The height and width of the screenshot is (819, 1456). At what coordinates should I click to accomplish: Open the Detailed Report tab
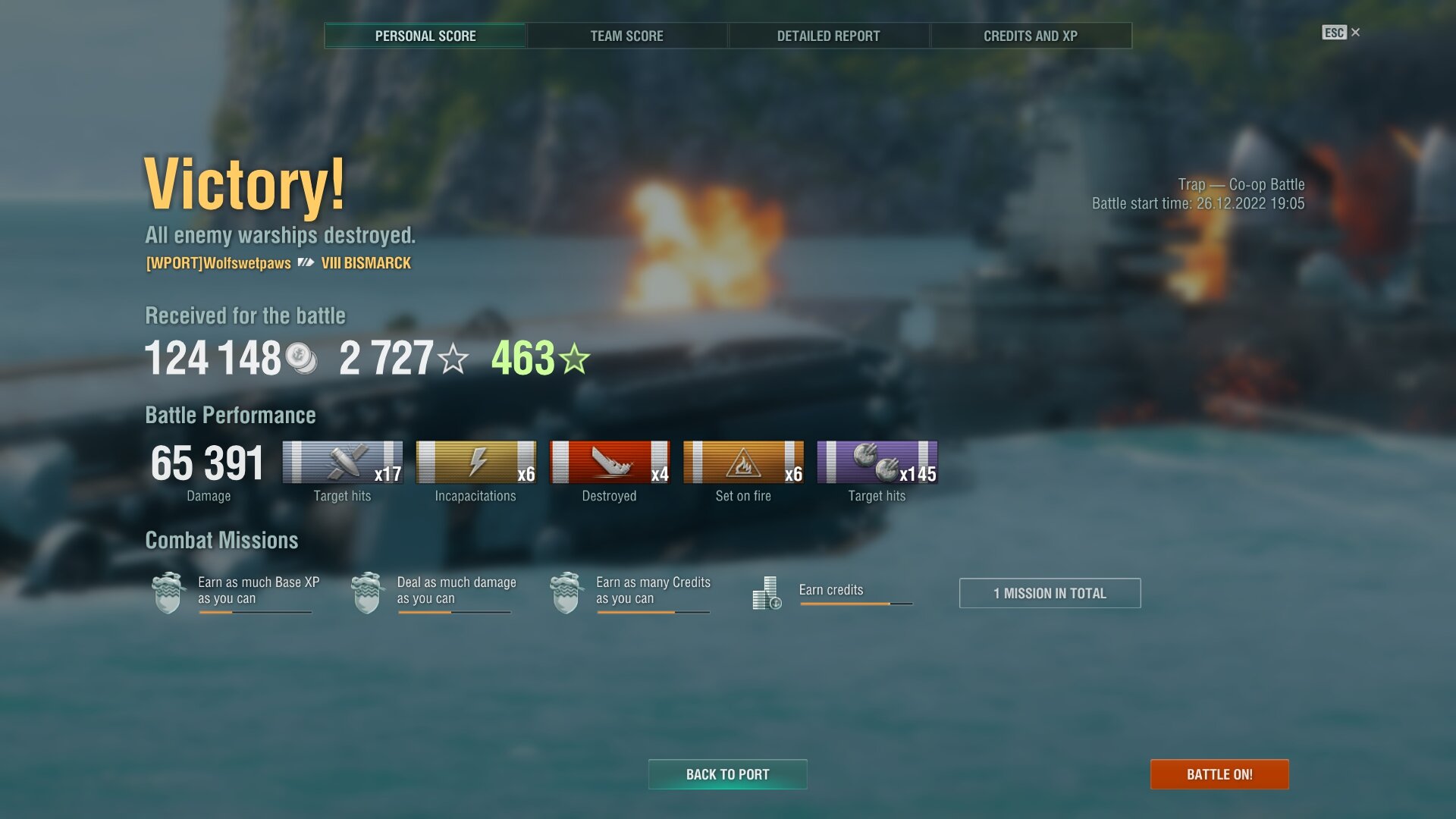[828, 36]
